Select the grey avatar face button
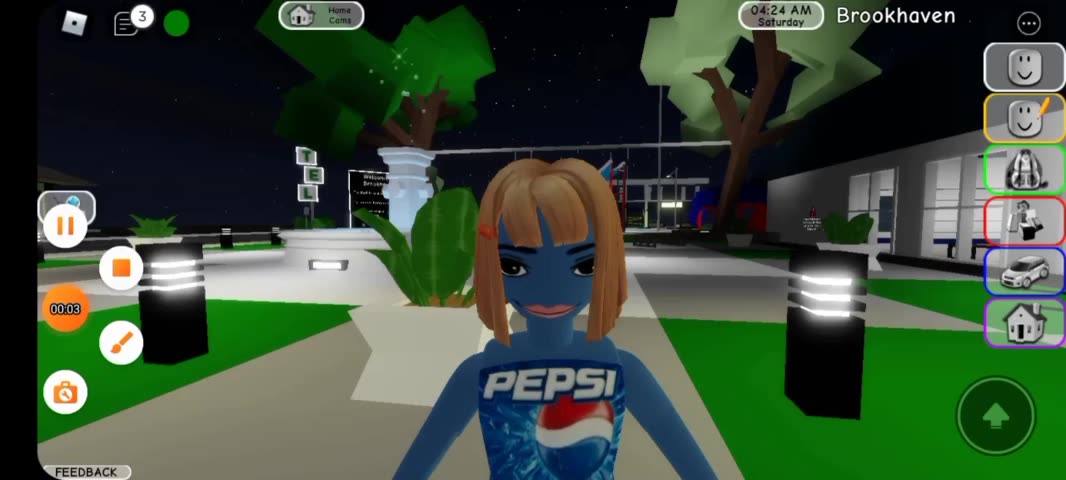The image size is (1066, 480). coord(1023,68)
